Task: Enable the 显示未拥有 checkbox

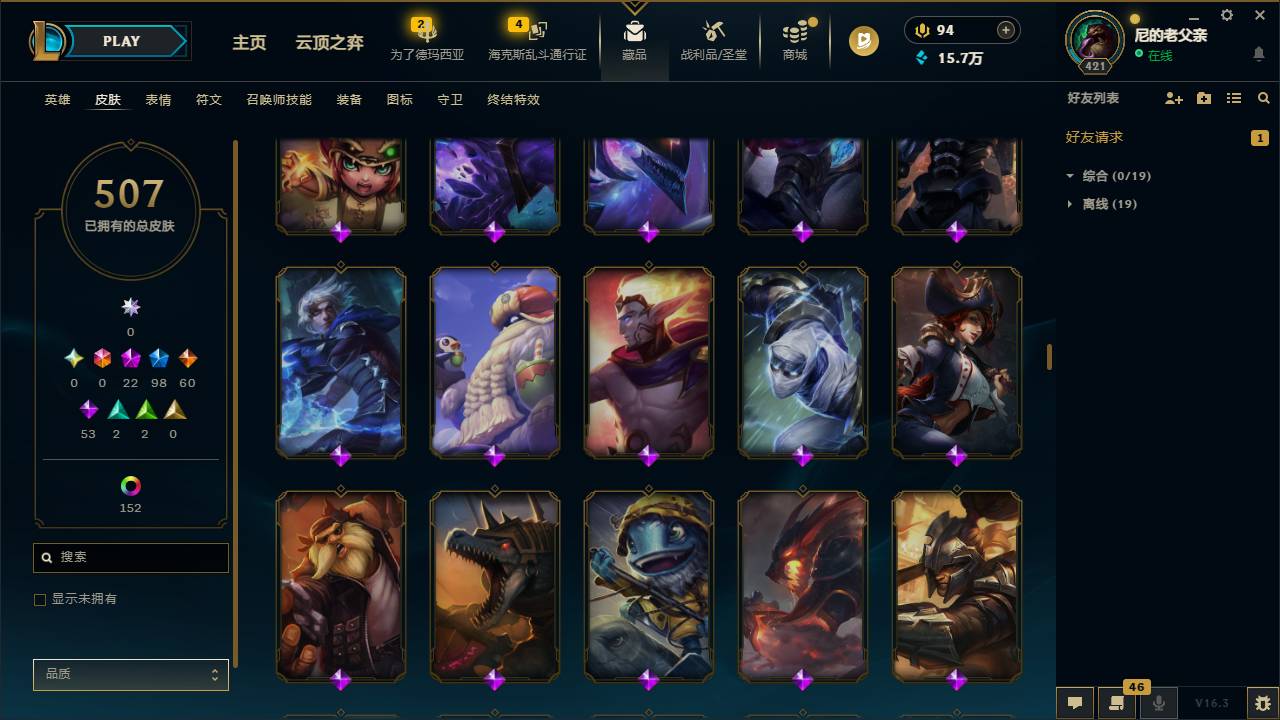Action: 40,599
